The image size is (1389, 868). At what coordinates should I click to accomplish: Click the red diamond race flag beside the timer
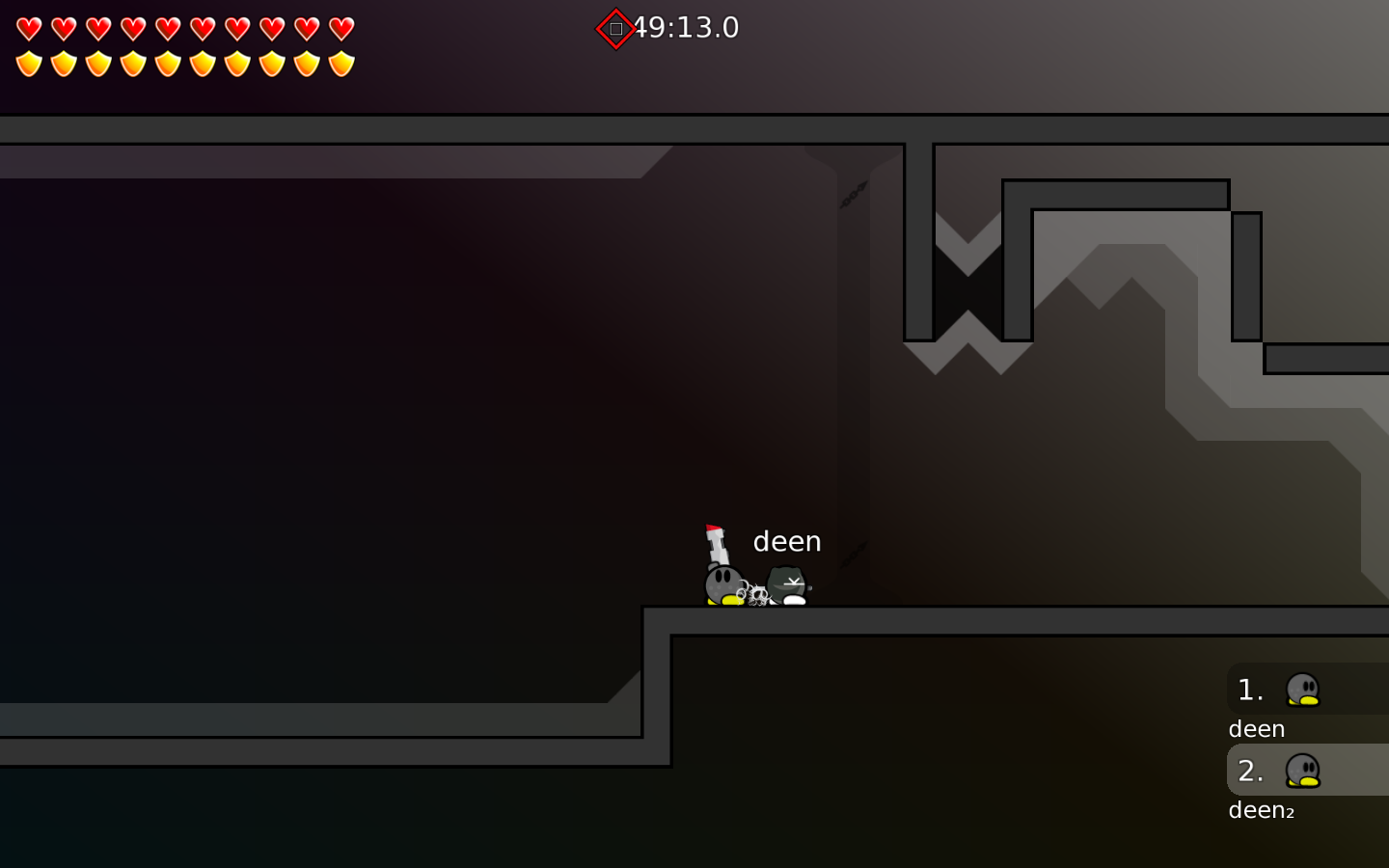[614, 28]
